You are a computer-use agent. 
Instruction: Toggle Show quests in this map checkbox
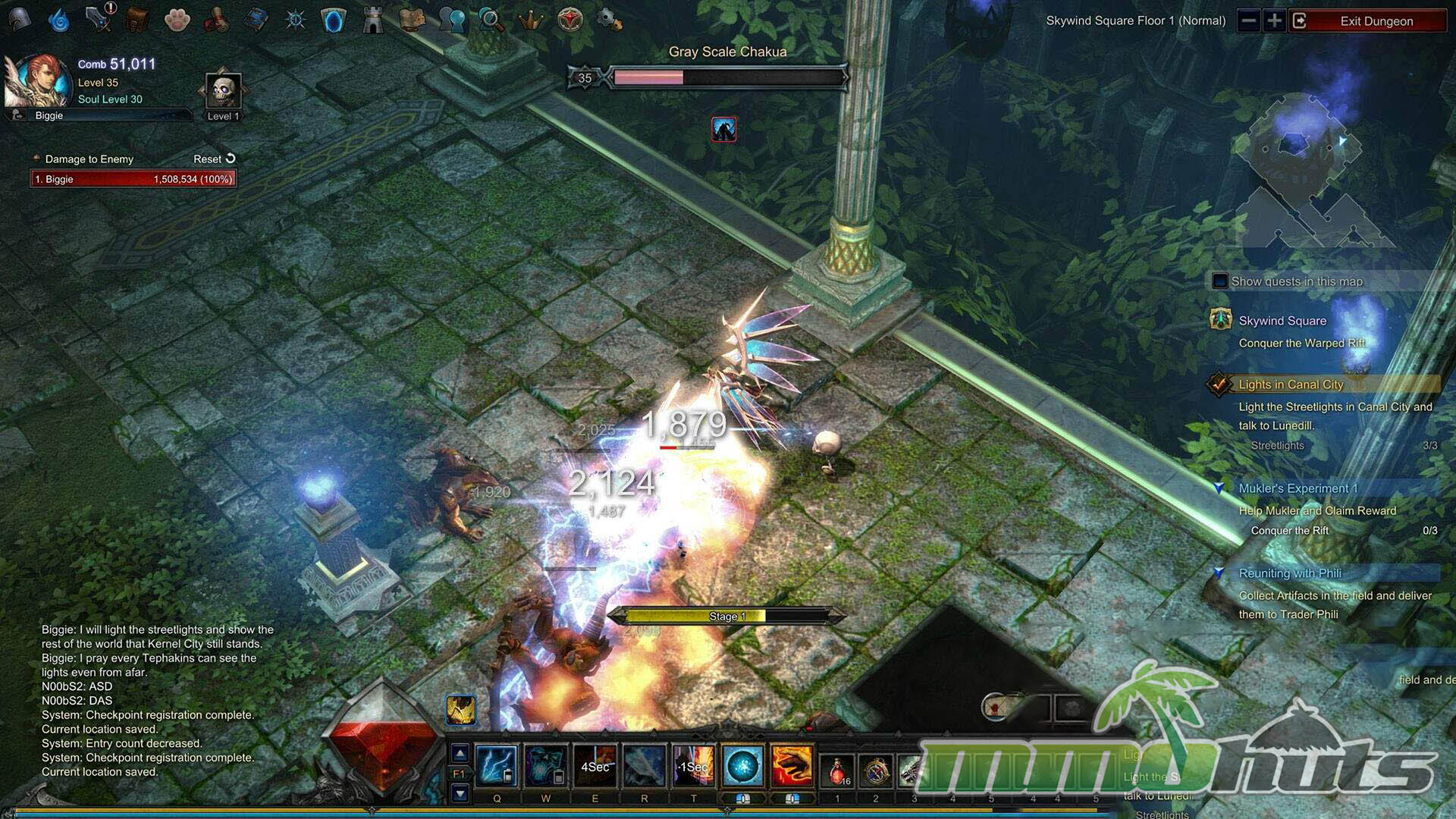coord(1220,281)
